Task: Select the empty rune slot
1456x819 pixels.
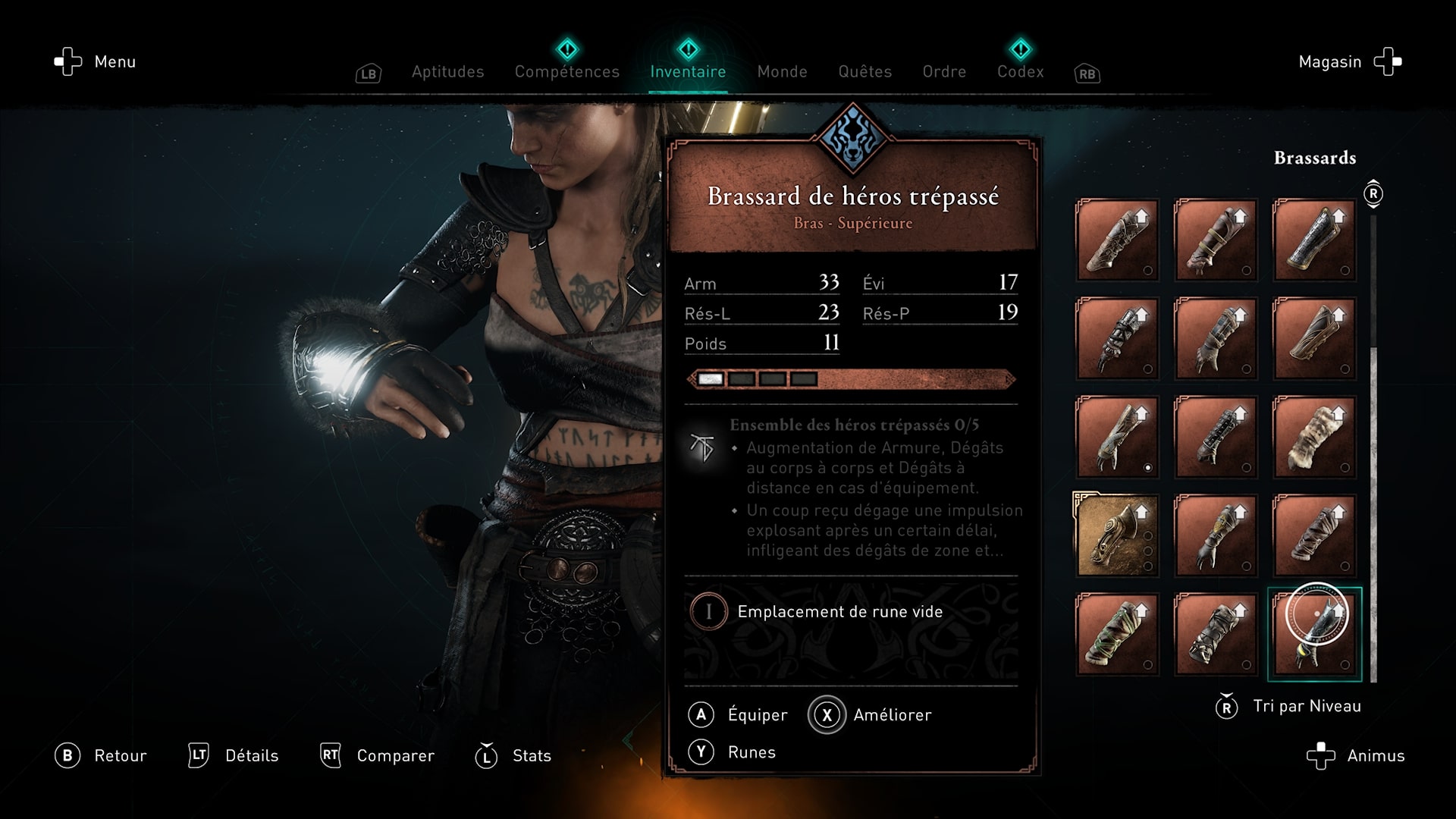Action: [x=839, y=612]
